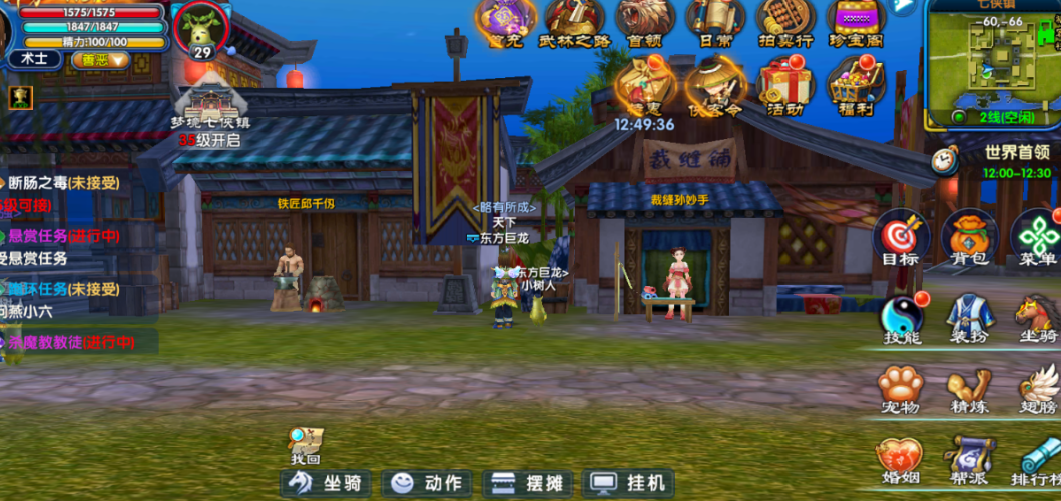
Task: Open the 精炼 refine icon
Action: 969,386
